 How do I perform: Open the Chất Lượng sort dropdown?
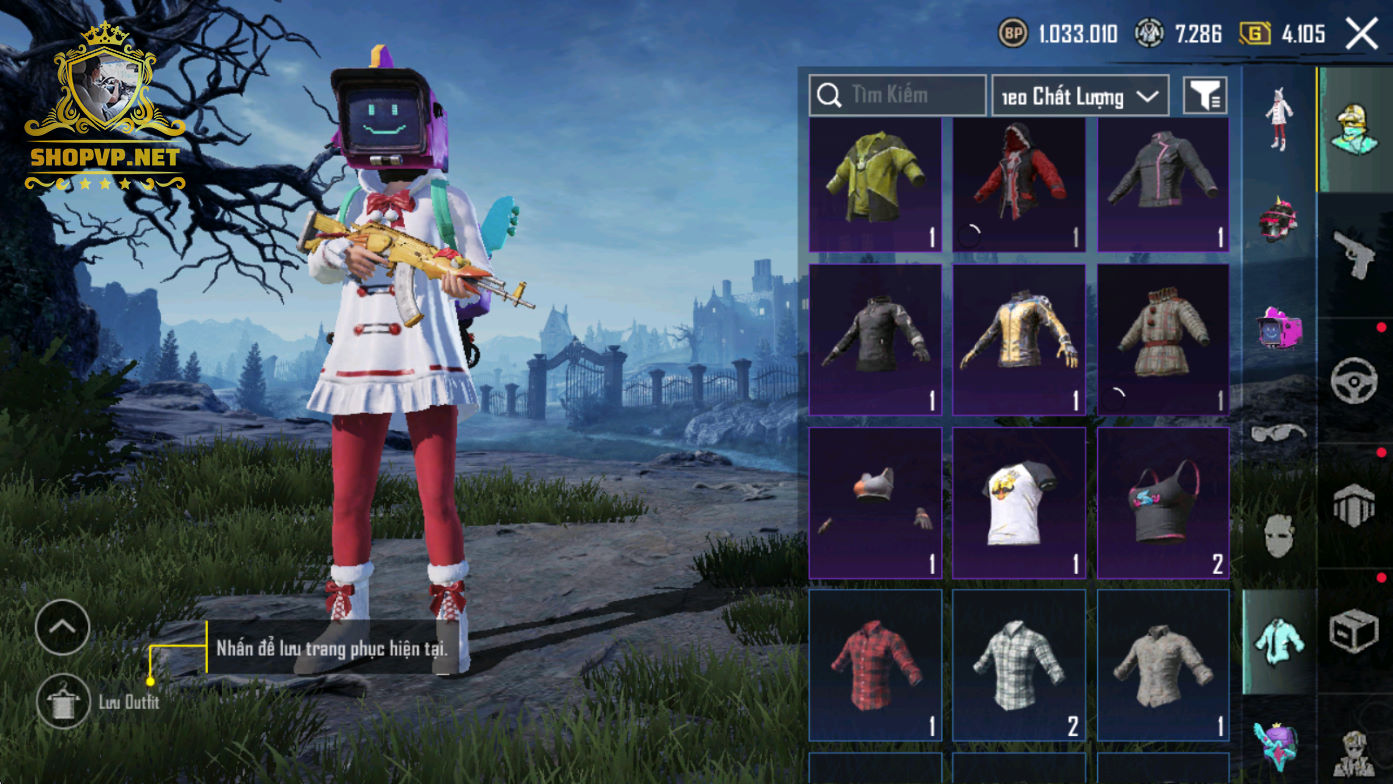coord(1081,96)
